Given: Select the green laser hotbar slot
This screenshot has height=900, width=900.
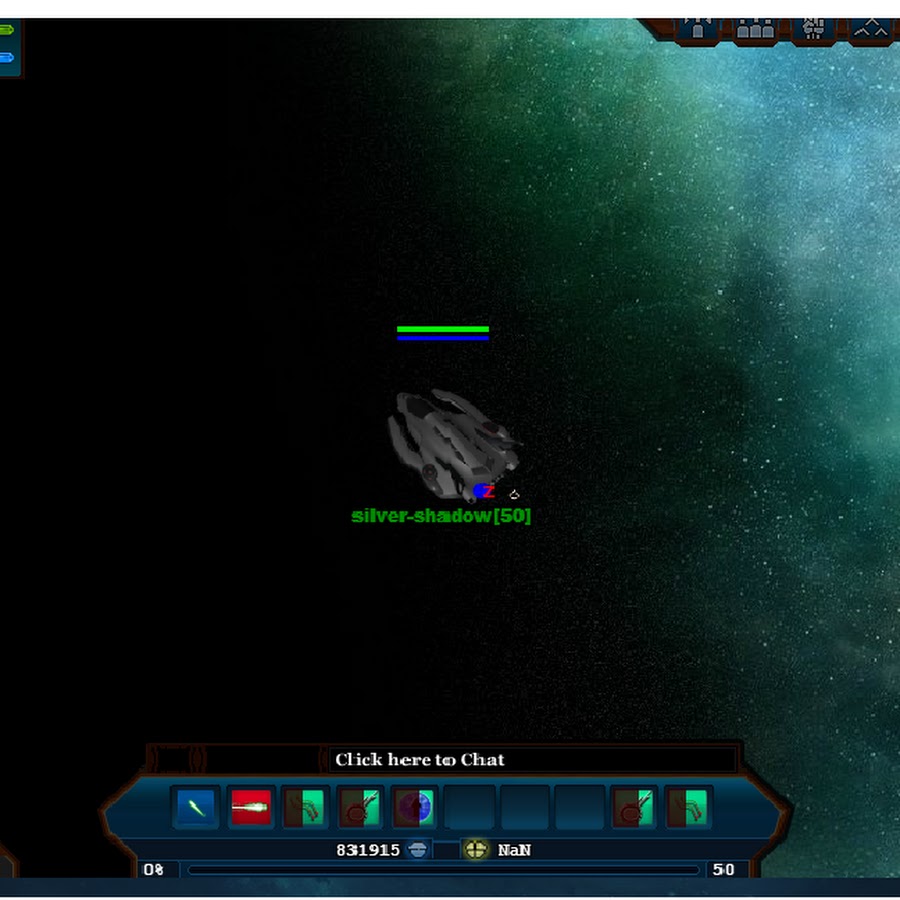Looking at the screenshot, I should pyautogui.click(x=196, y=807).
